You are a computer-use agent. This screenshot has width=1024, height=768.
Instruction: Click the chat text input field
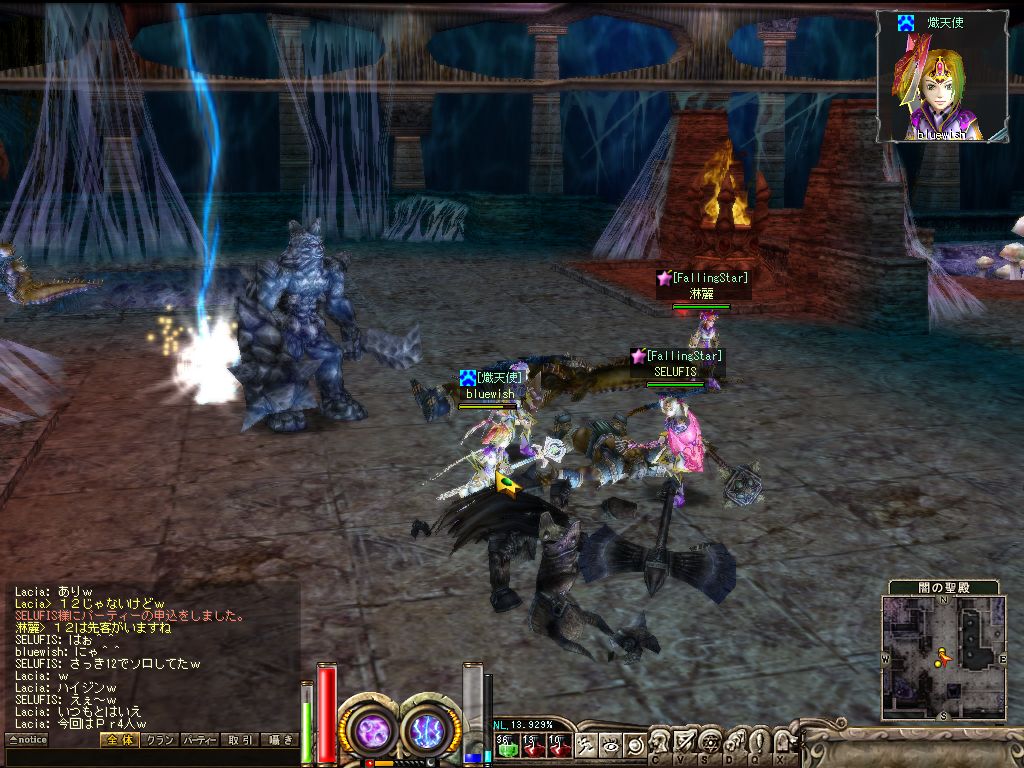pyautogui.click(x=150, y=757)
